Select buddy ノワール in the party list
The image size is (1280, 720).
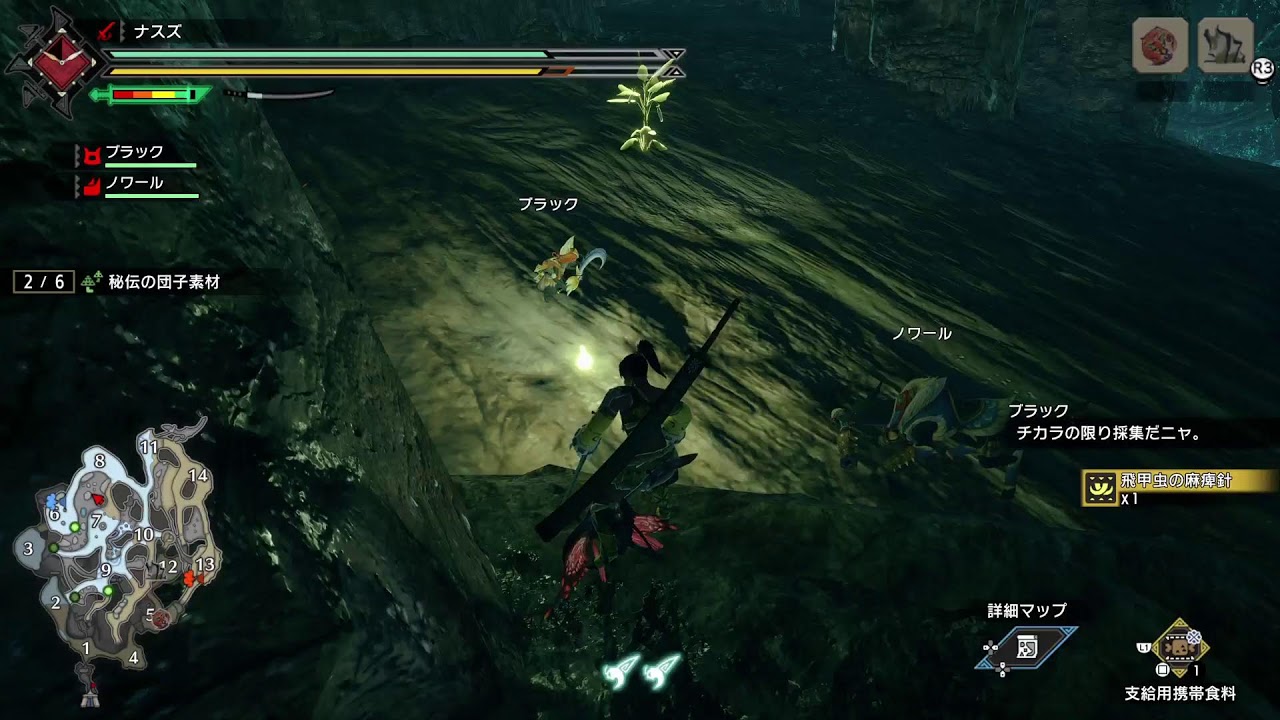click(x=134, y=184)
